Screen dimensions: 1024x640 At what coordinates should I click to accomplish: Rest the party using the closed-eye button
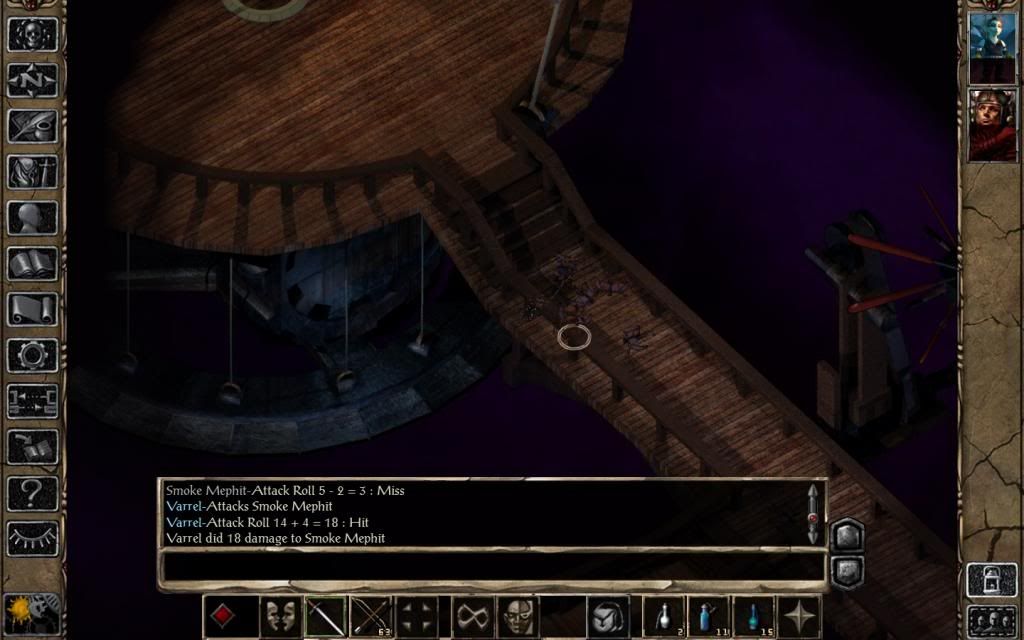[32, 539]
